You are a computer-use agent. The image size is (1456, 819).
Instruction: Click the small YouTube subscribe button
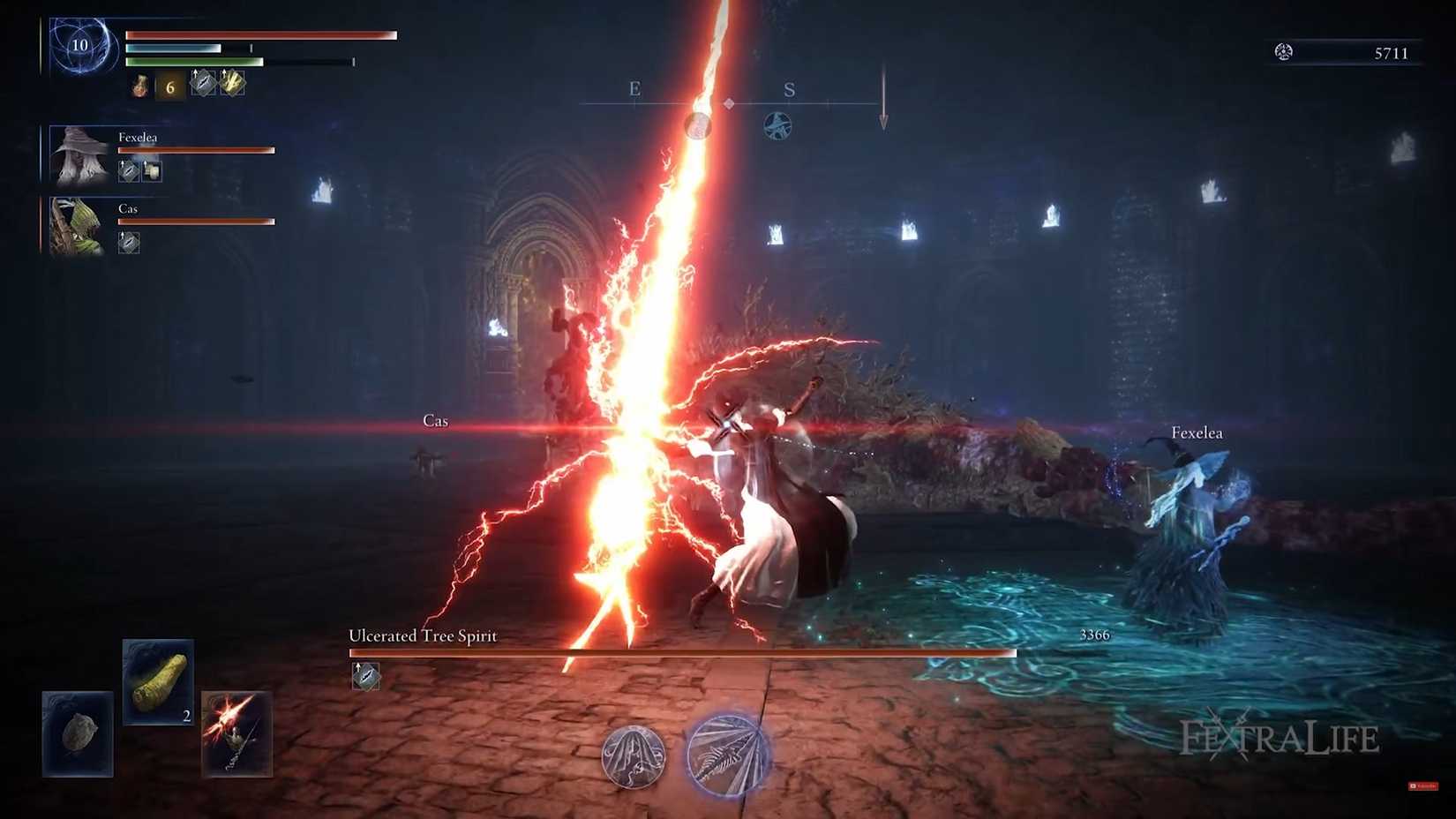[1422, 785]
